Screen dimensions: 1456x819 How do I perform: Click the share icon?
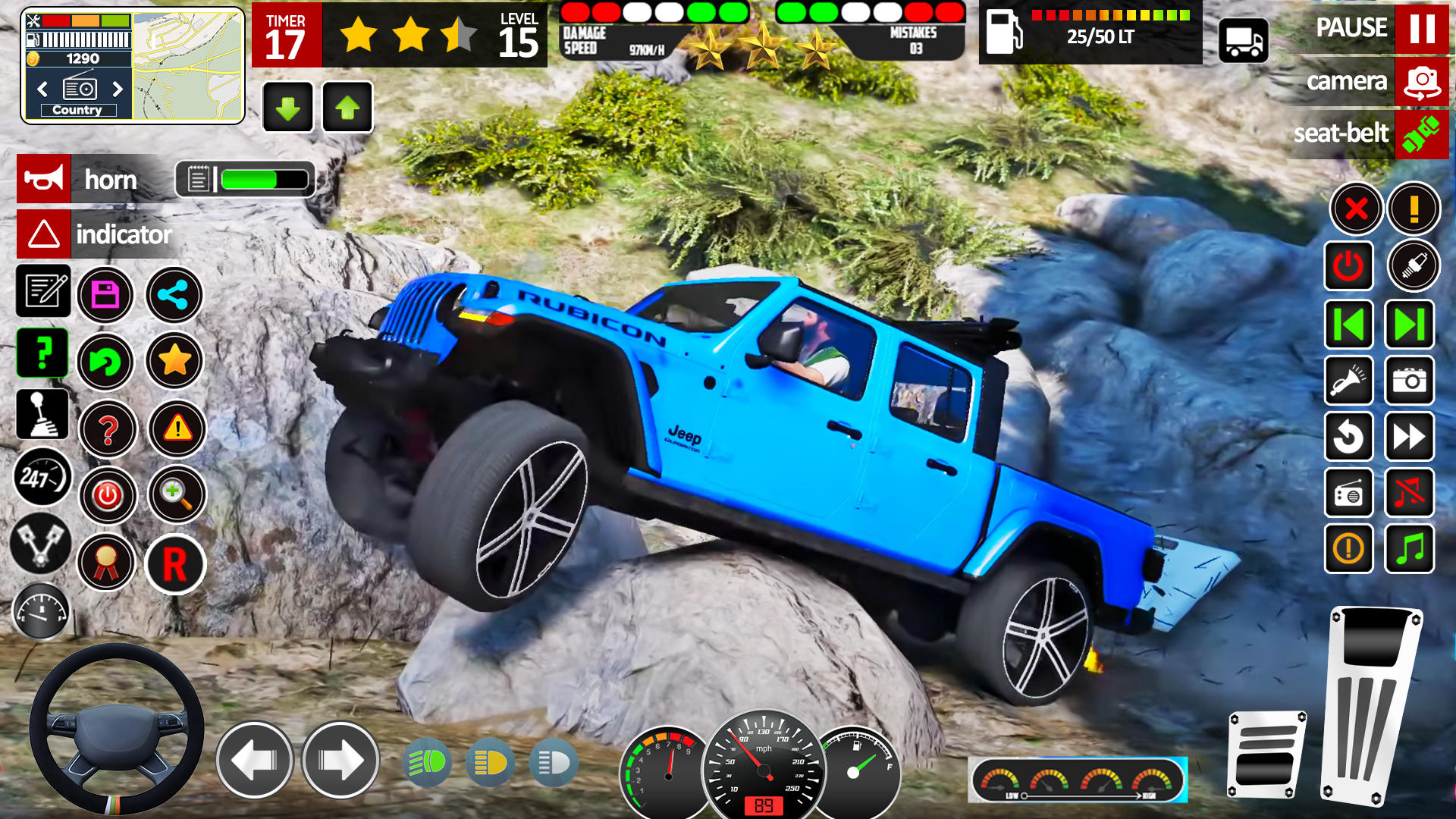click(x=174, y=293)
